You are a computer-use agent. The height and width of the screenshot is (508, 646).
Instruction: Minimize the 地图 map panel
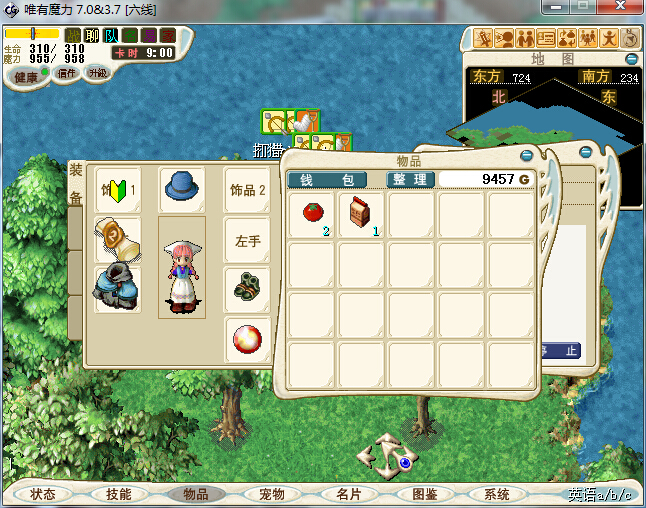click(631, 59)
